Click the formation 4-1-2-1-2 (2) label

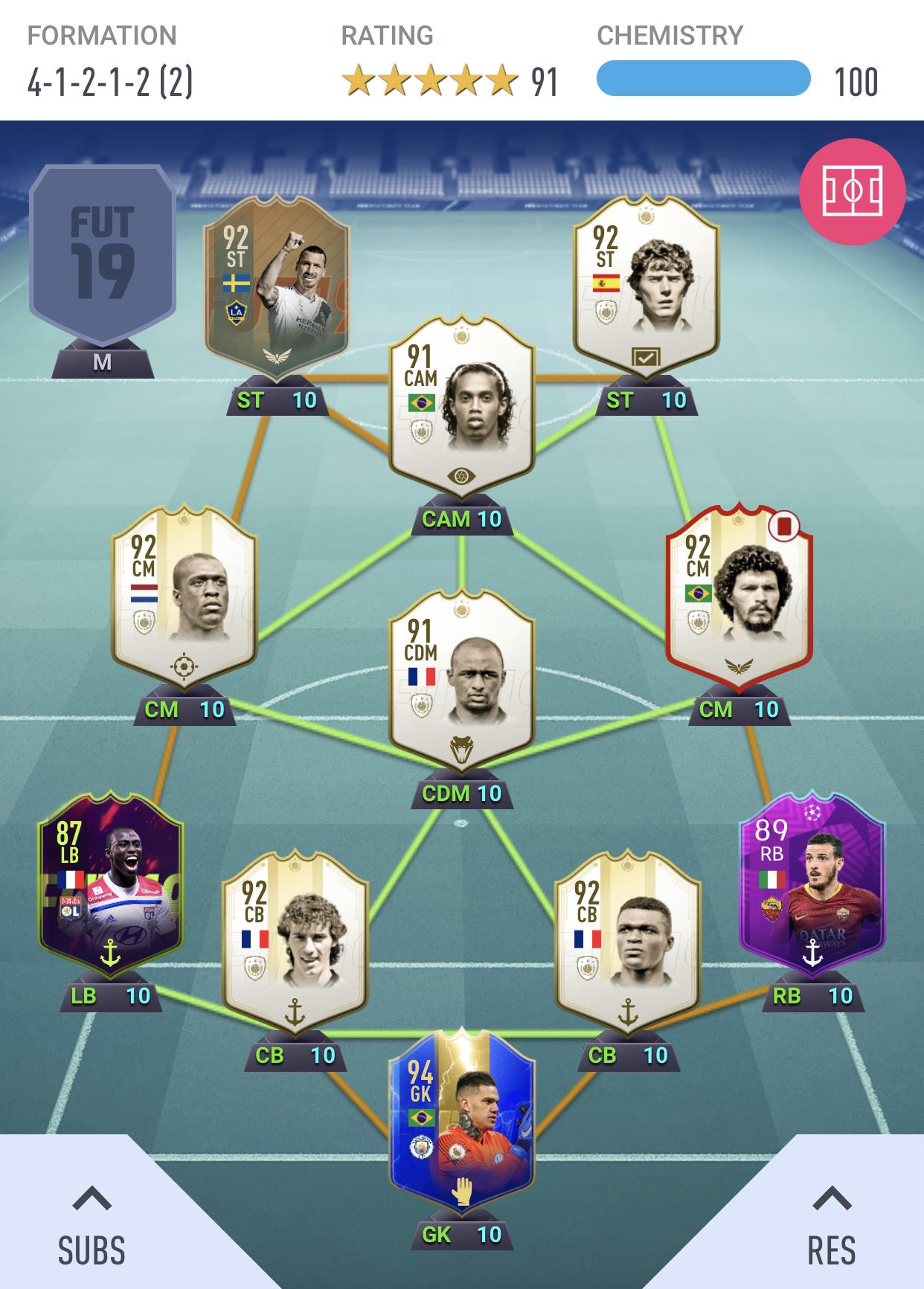point(110,82)
